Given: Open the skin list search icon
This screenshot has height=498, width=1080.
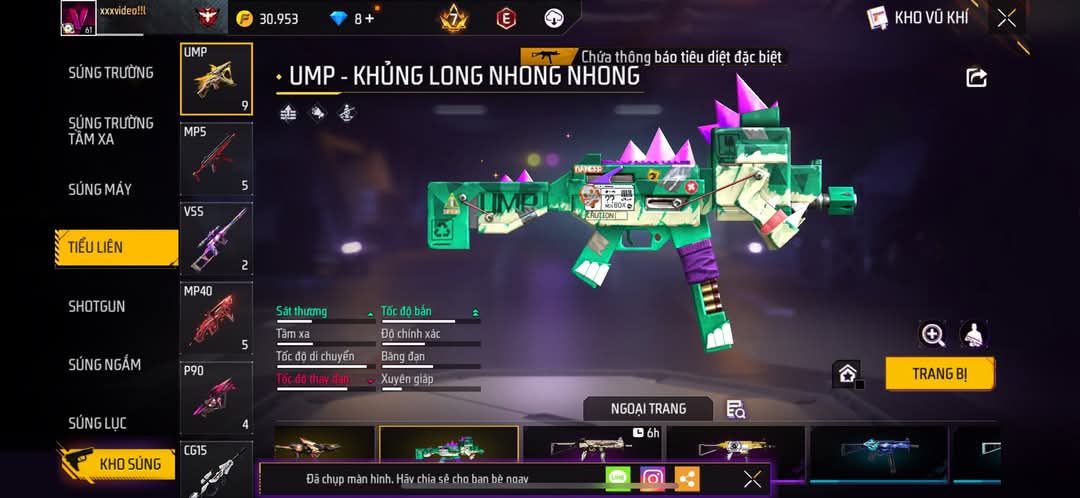Looking at the screenshot, I should (736, 408).
